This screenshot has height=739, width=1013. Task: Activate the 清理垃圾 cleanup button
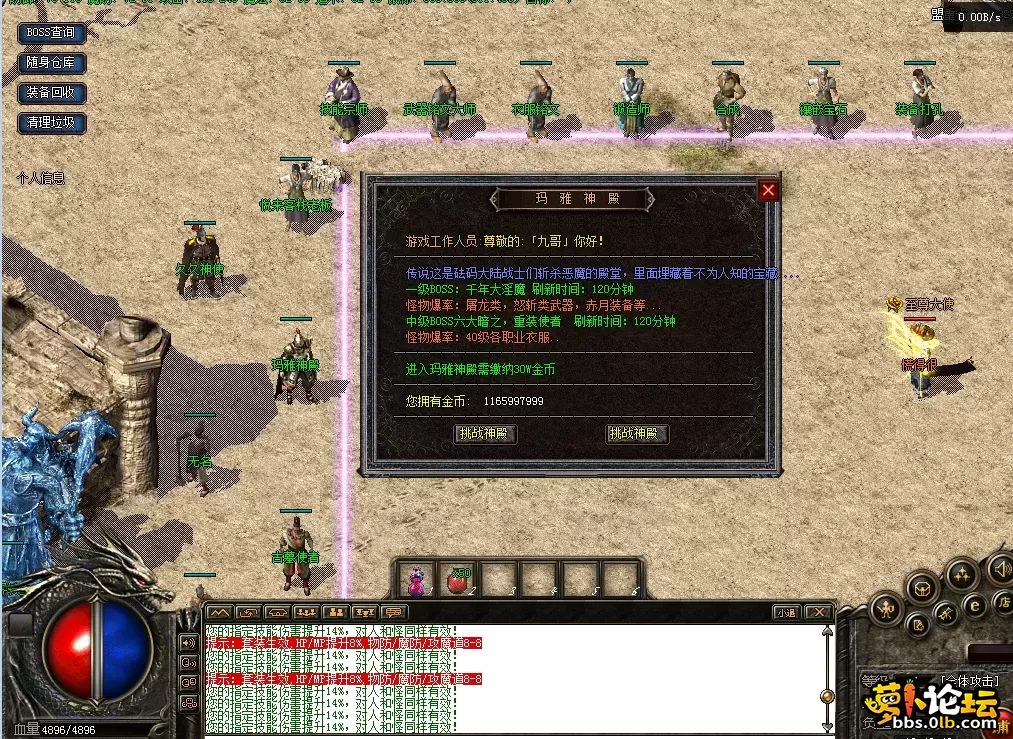[51, 124]
